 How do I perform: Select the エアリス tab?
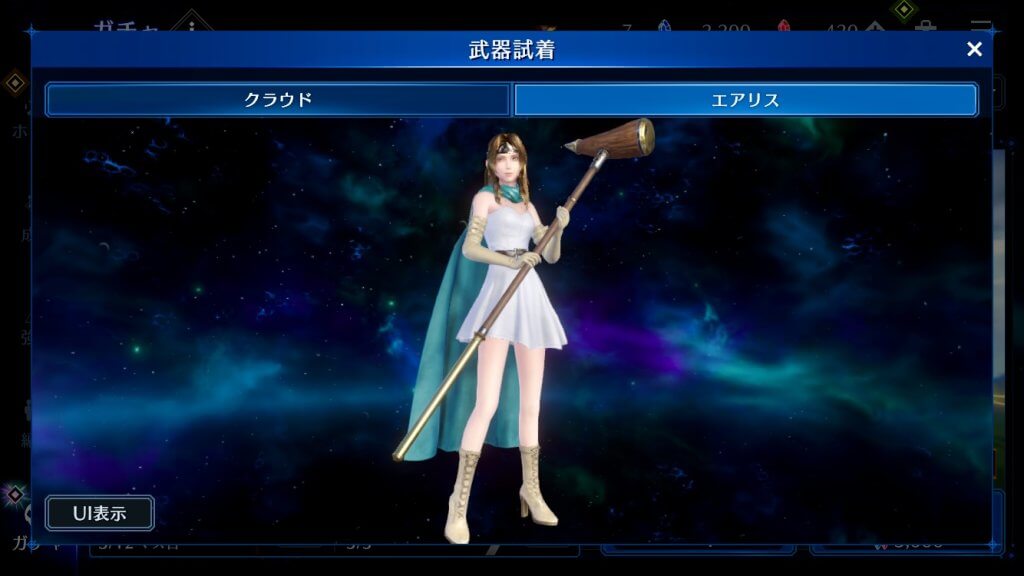(745, 100)
